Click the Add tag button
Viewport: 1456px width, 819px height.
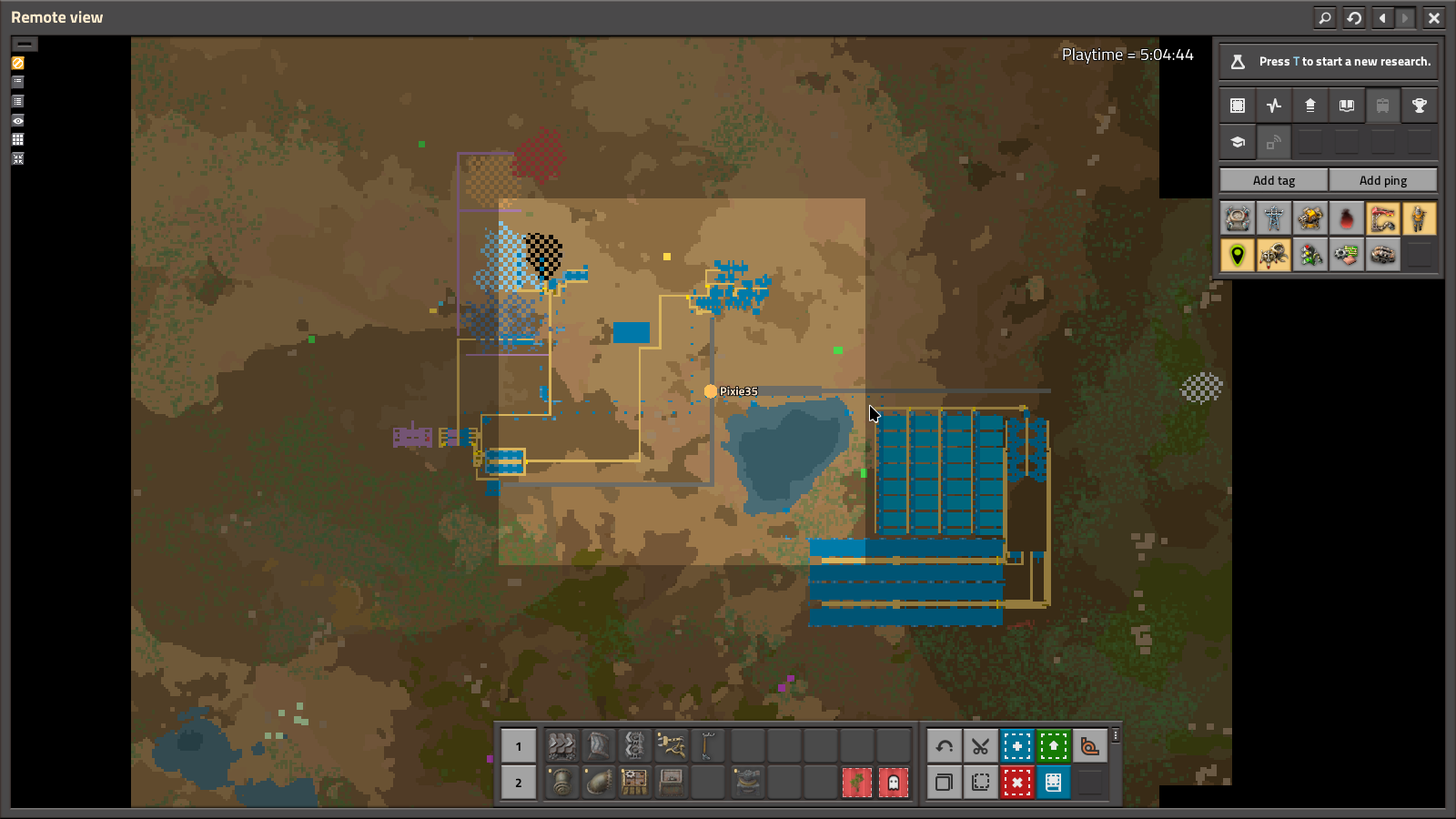[1272, 179]
